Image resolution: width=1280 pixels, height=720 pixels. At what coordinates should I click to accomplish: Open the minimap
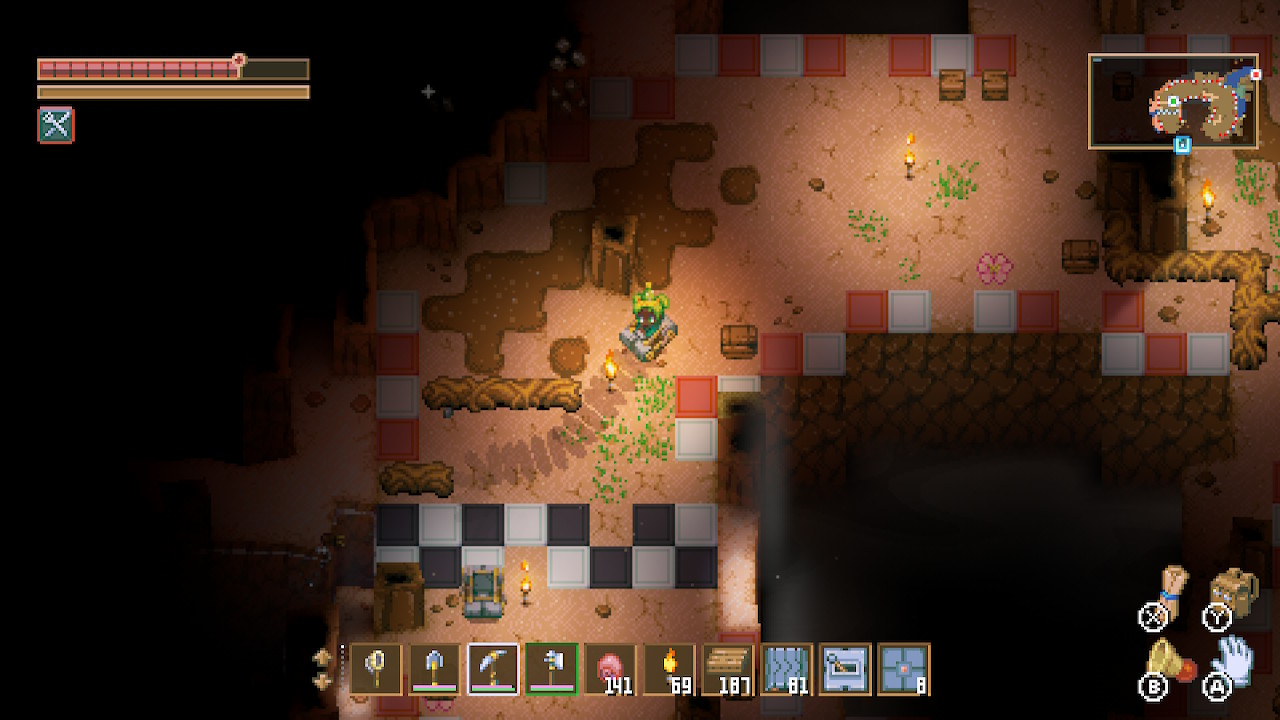[x=1173, y=101]
